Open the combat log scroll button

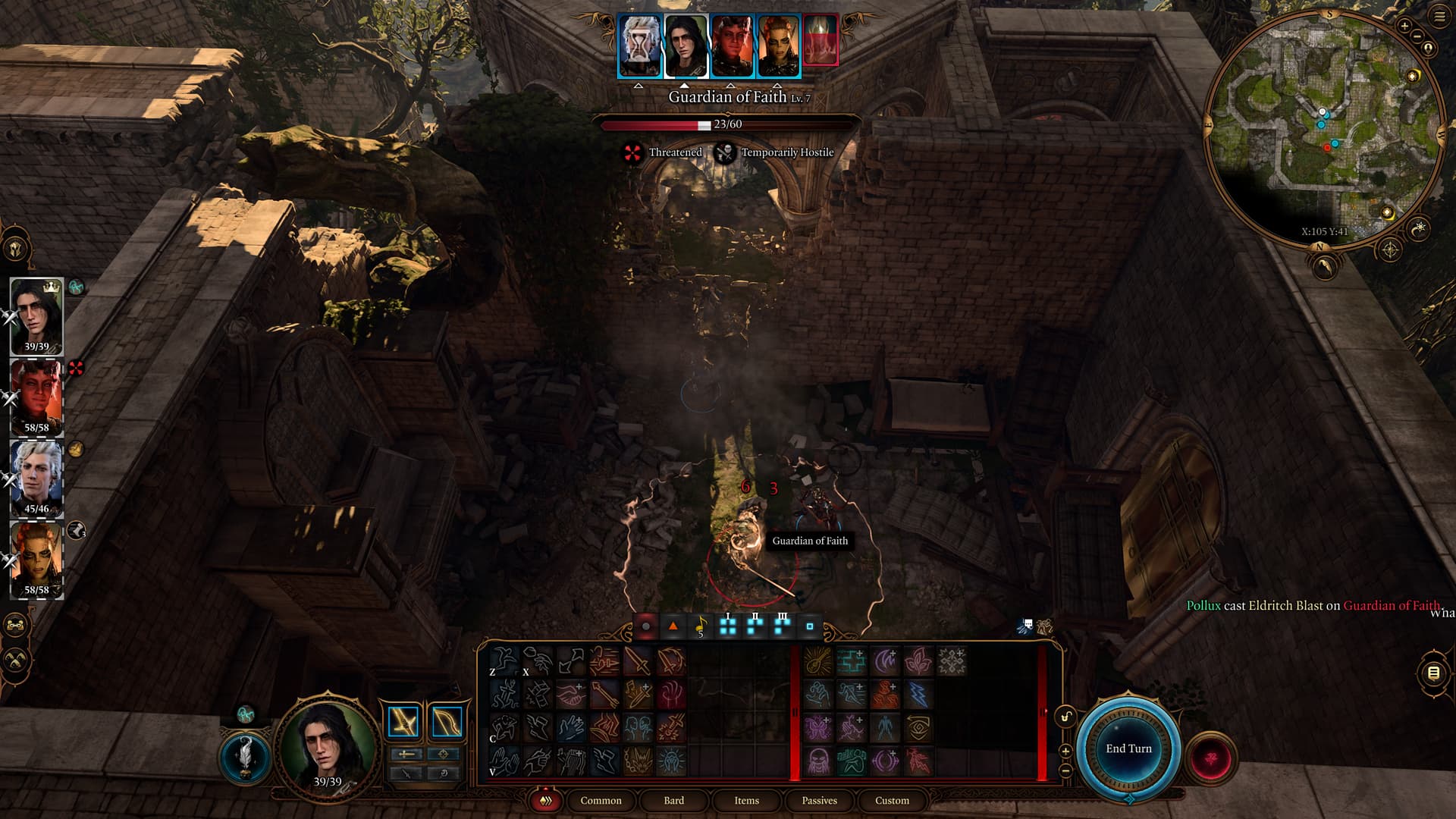(x=1433, y=673)
